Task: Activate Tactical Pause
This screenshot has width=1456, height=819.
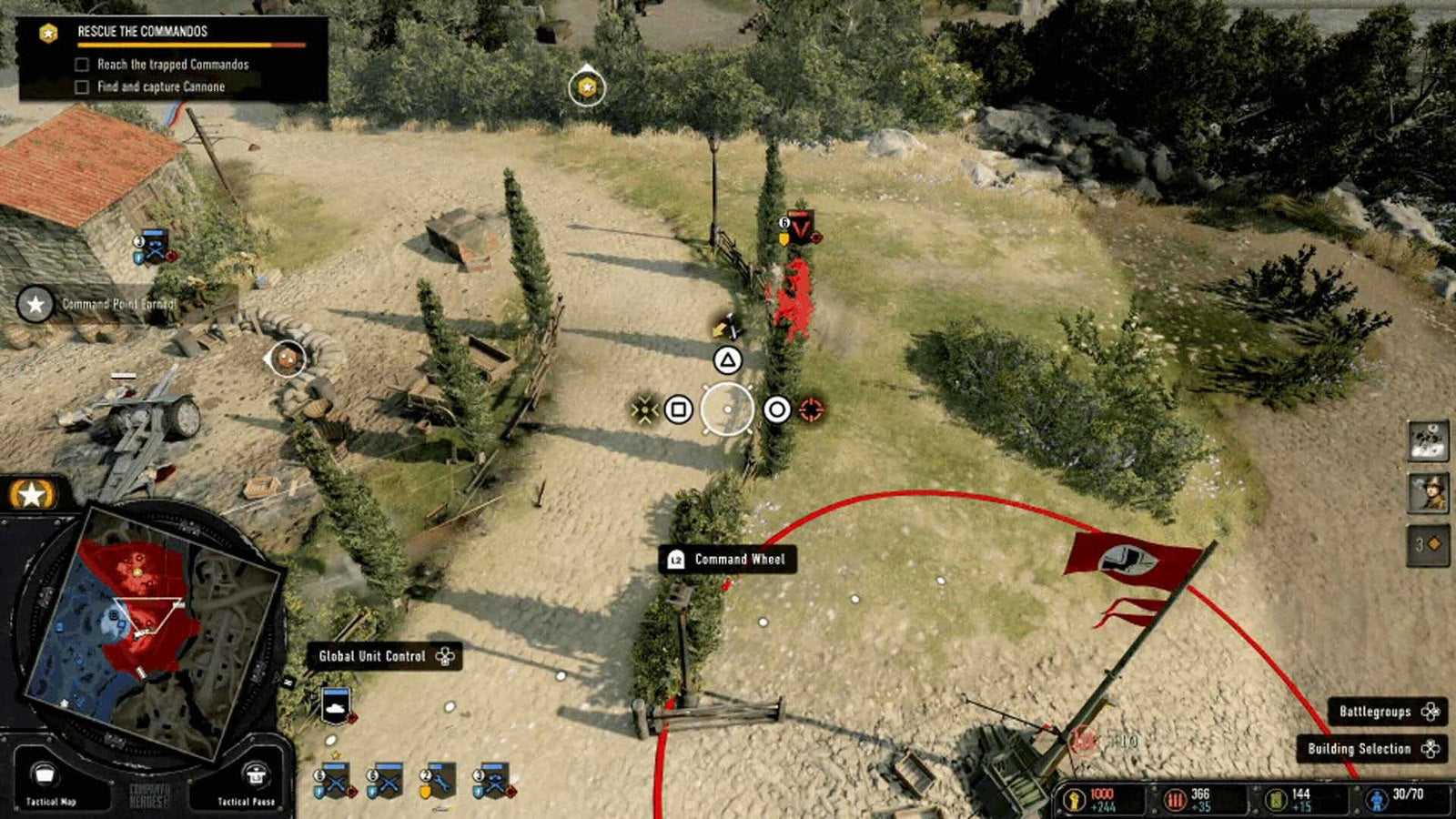Action: [248, 782]
